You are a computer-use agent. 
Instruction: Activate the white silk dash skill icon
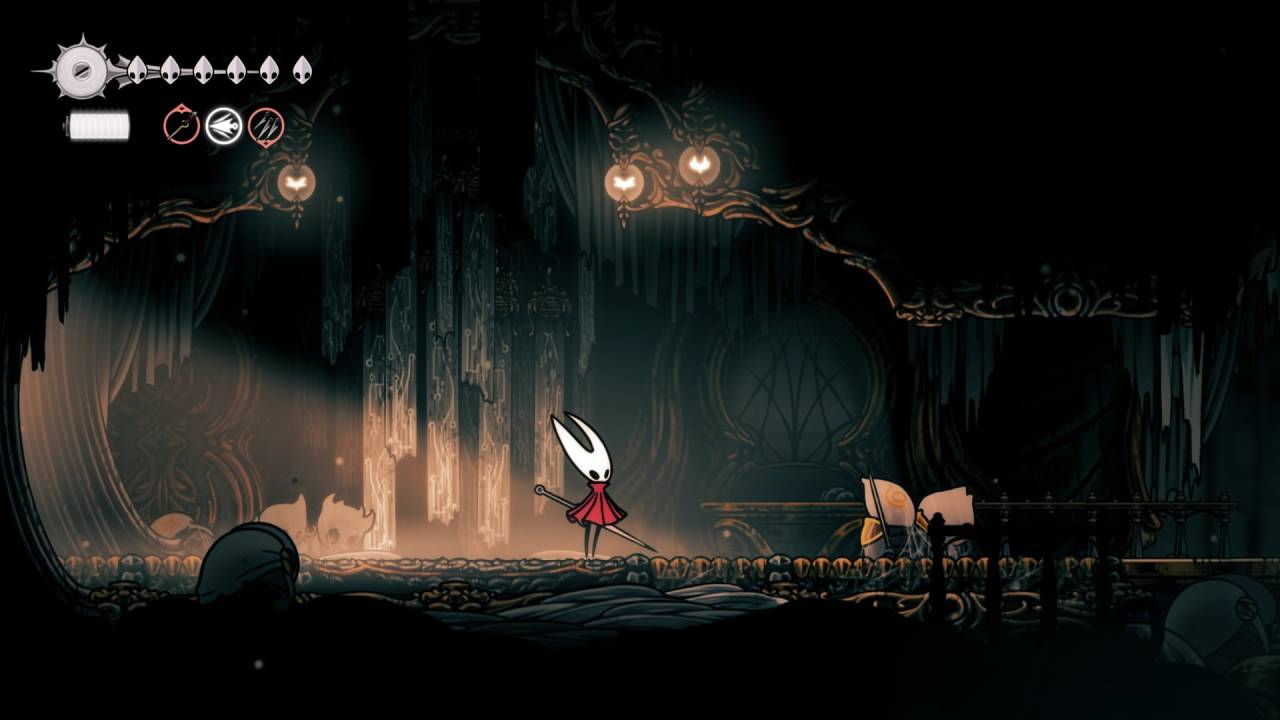(224, 126)
